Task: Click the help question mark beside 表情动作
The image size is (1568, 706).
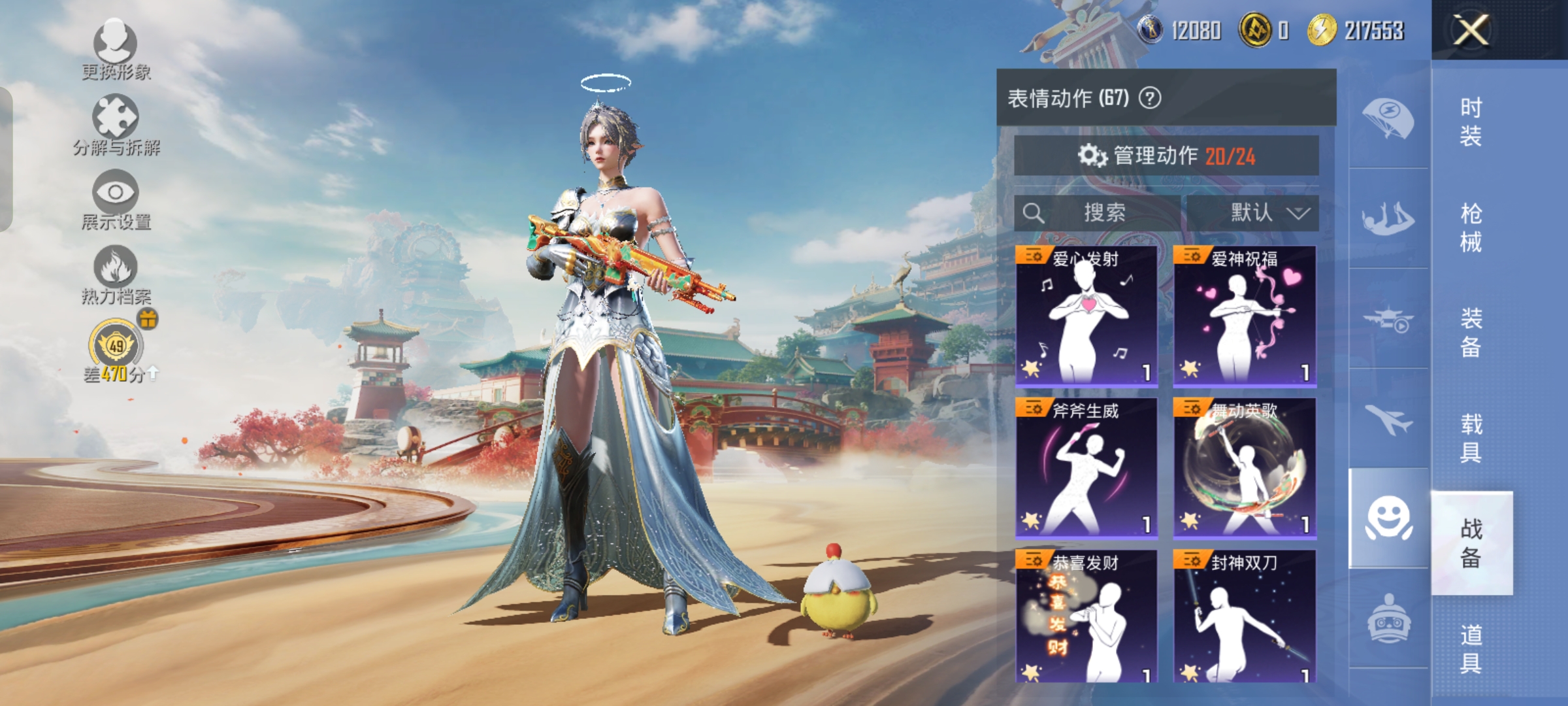Action: pyautogui.click(x=1150, y=98)
